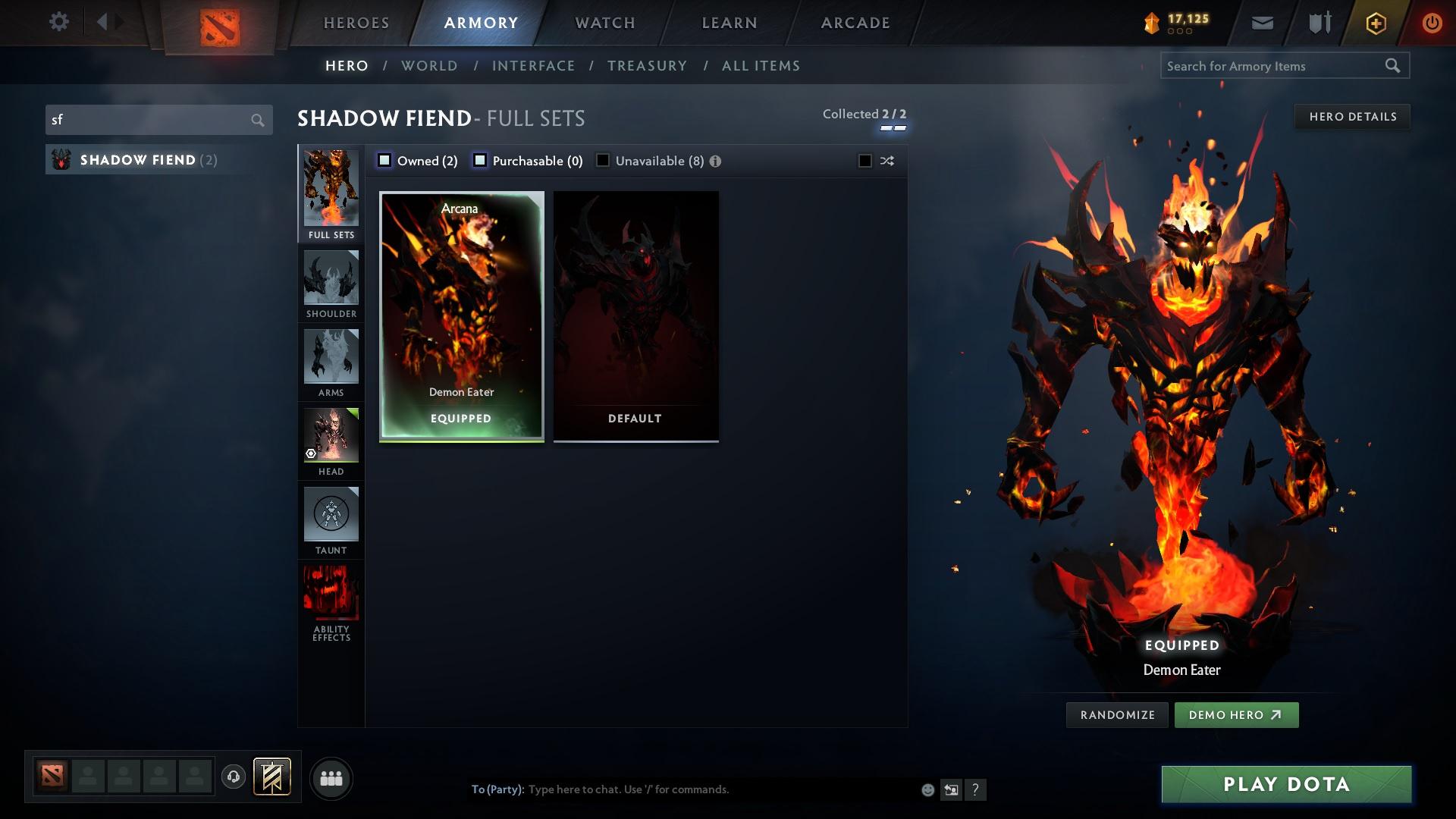The image size is (1456, 819).
Task: Open the WATCH section
Action: [x=604, y=23]
